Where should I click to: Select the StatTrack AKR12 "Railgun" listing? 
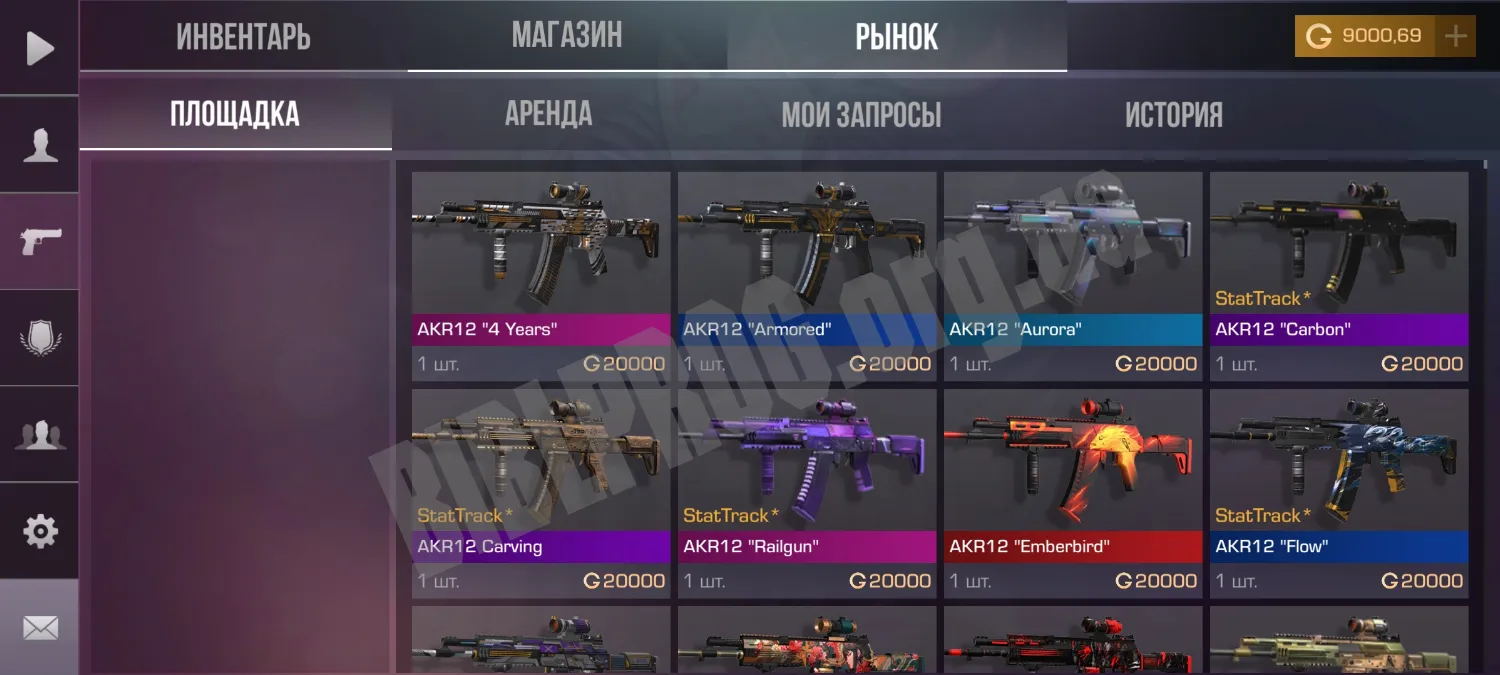807,492
